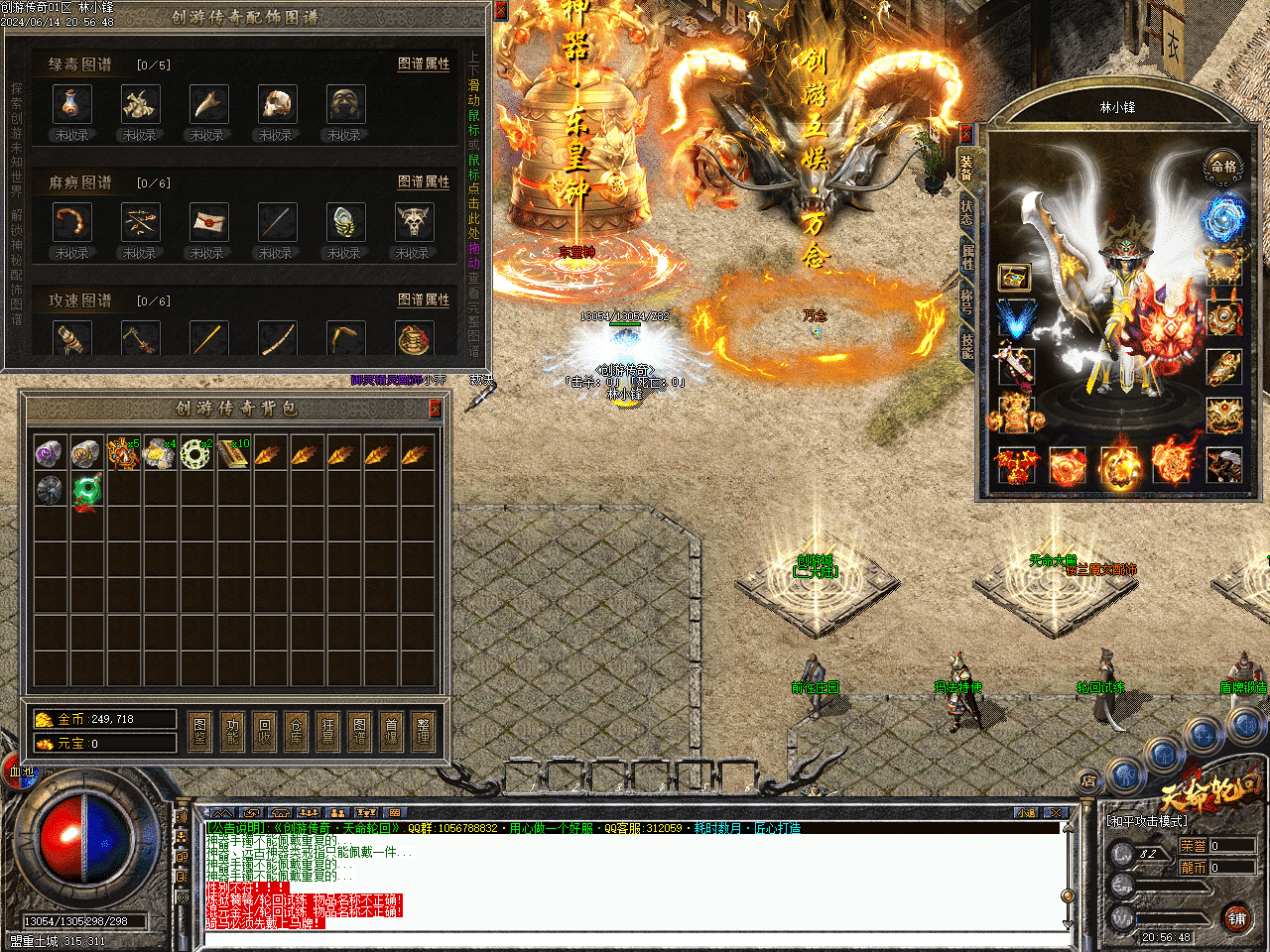Open the 技能 skills tab
The width and height of the screenshot is (1270, 952).
click(966, 345)
